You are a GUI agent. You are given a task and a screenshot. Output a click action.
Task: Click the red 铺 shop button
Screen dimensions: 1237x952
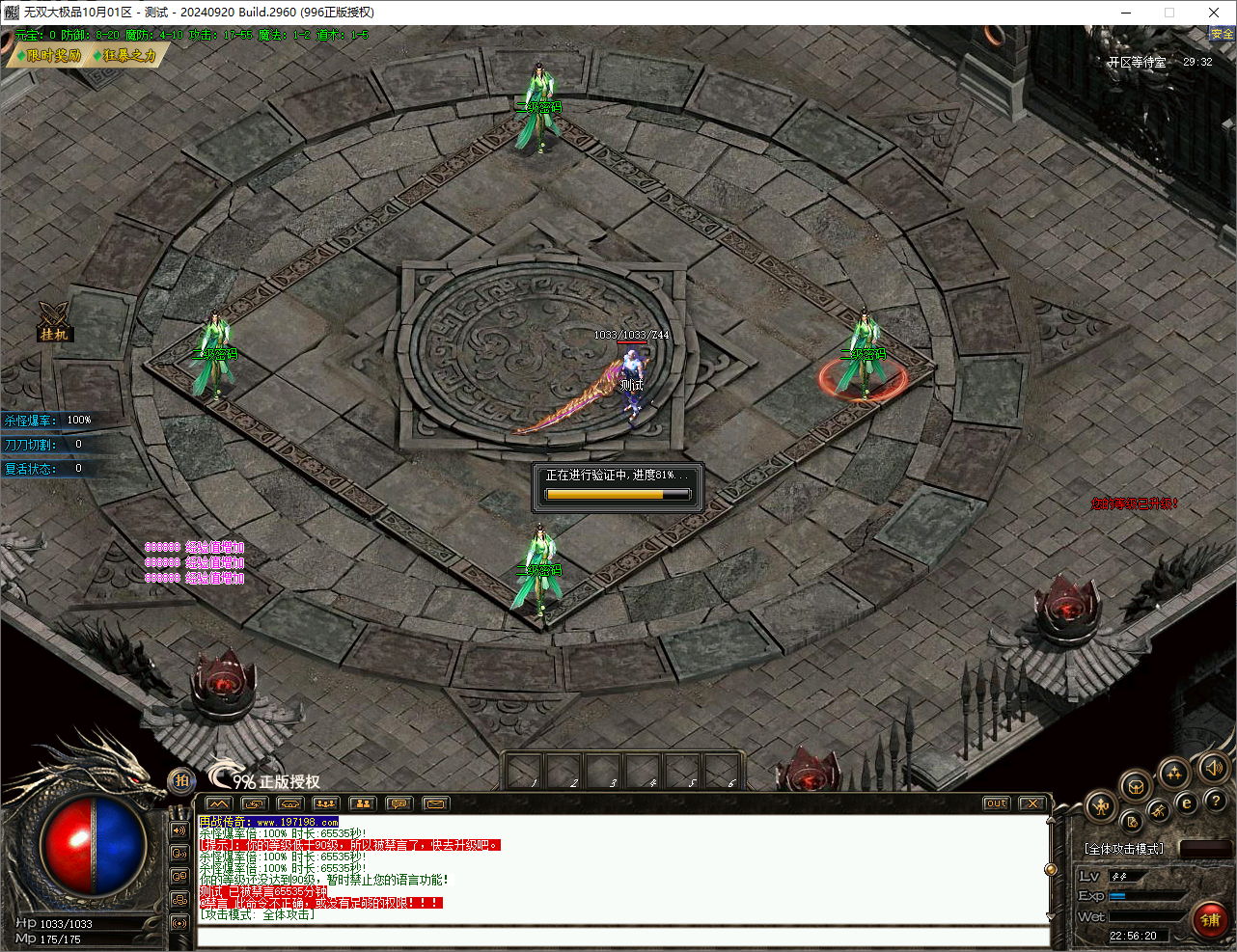coord(1211,921)
